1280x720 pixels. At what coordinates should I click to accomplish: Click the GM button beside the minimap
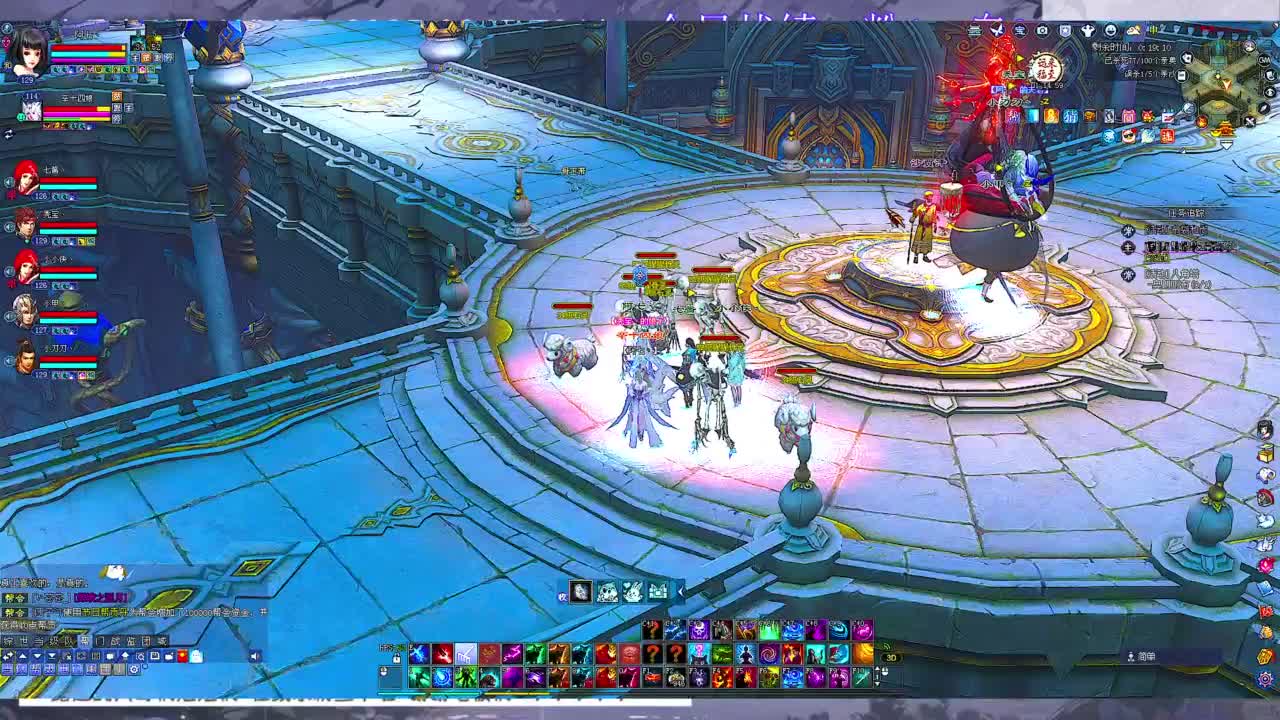pos(1265,60)
